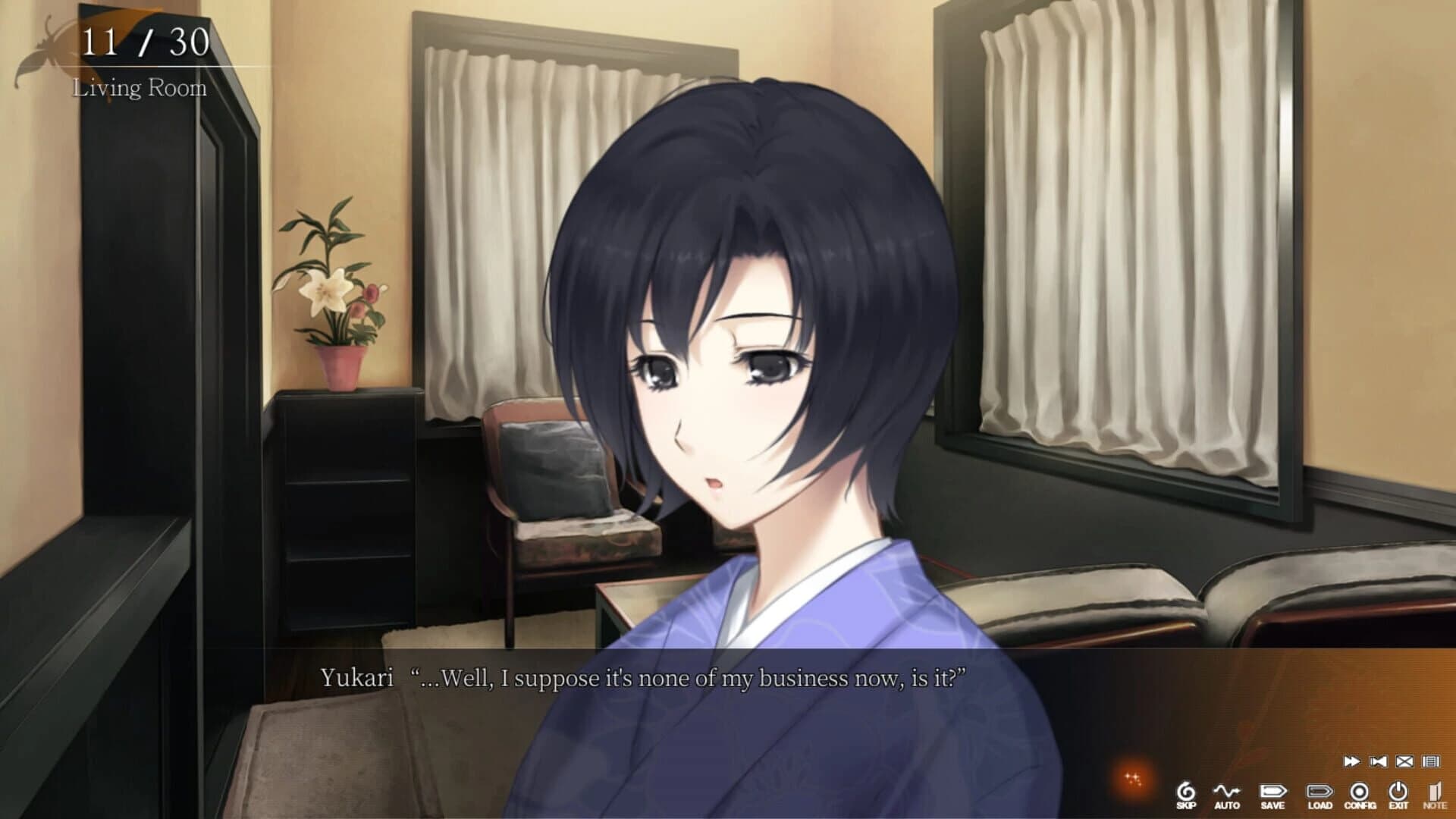Open the text backlog list icon
The image size is (1456, 819).
pos(1431,762)
